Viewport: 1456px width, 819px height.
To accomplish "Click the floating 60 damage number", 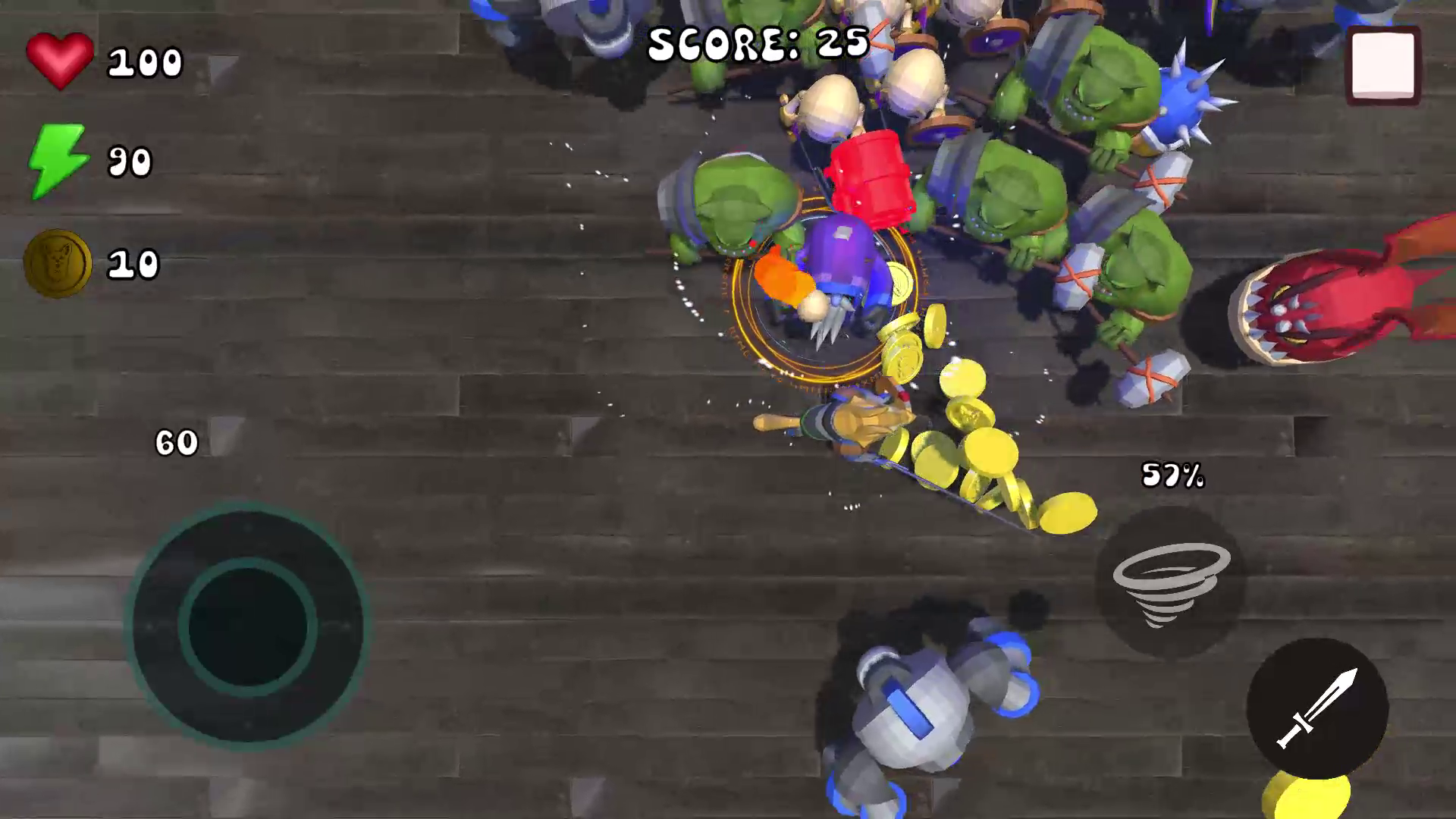I will [x=176, y=442].
